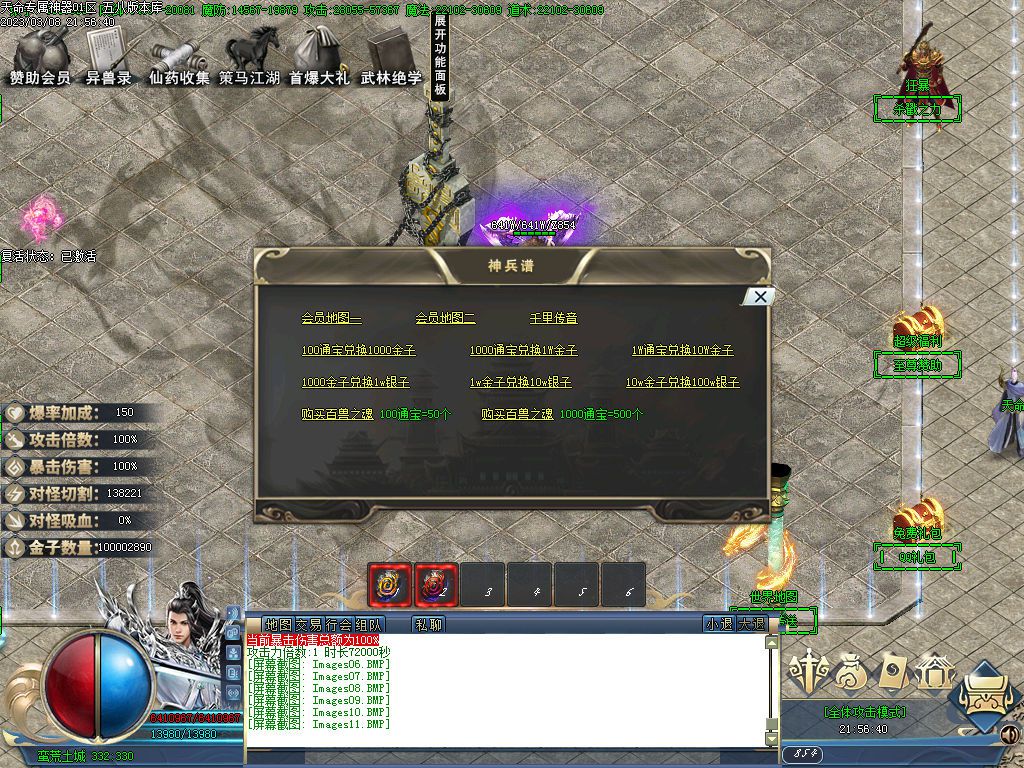The width and height of the screenshot is (1024, 768).
Task: Switch to 私聊 private chat
Action: coord(428,624)
